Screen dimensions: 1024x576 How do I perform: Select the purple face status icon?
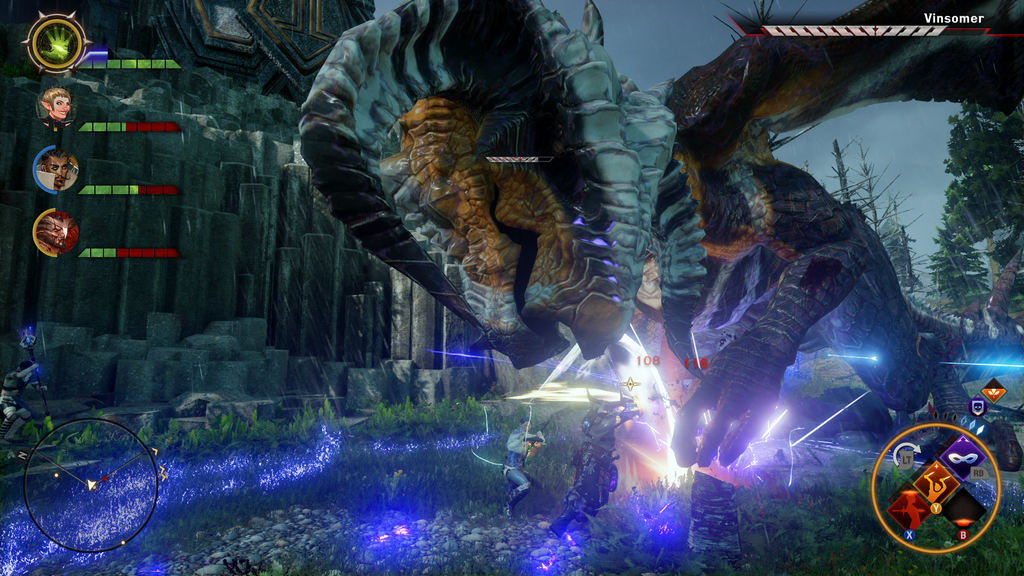(977, 407)
